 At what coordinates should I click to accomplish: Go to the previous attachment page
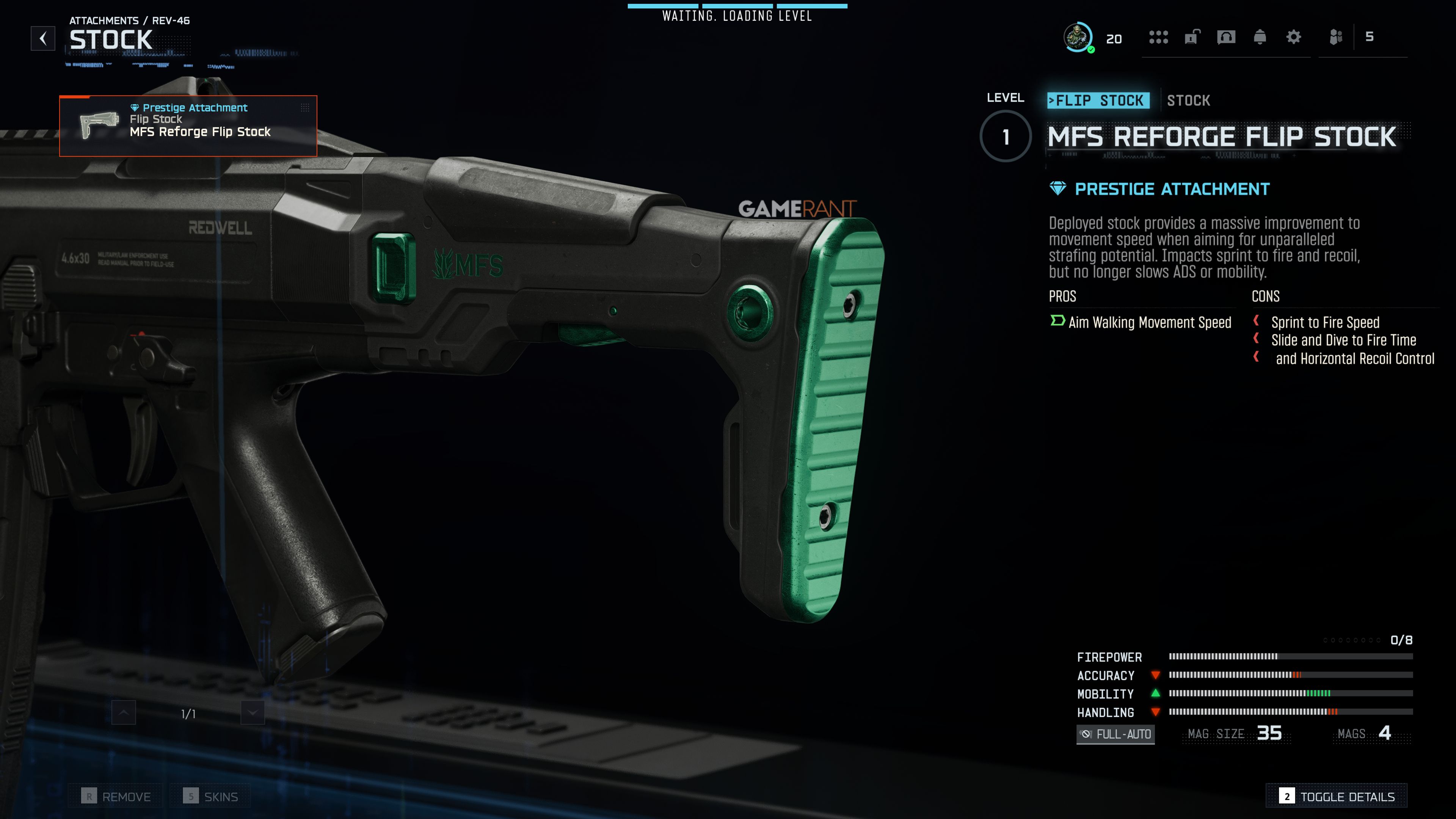point(124,713)
